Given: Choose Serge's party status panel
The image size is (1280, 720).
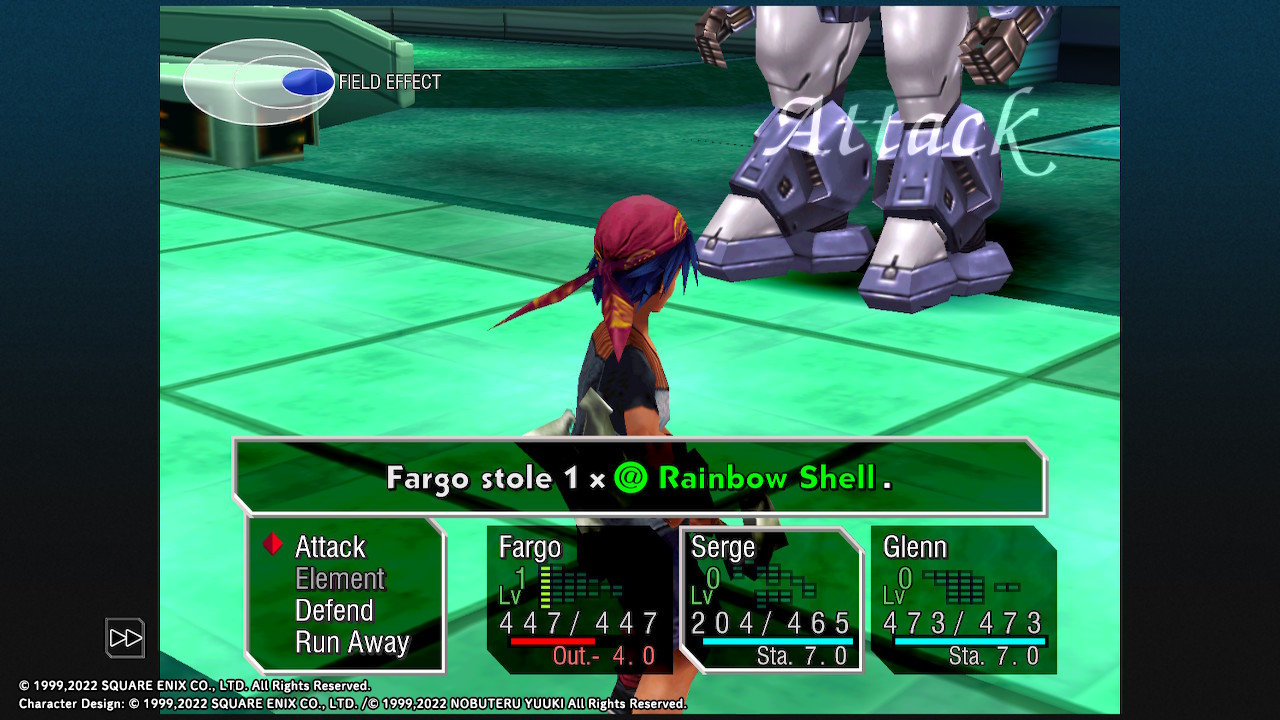Looking at the screenshot, I should [x=771, y=599].
